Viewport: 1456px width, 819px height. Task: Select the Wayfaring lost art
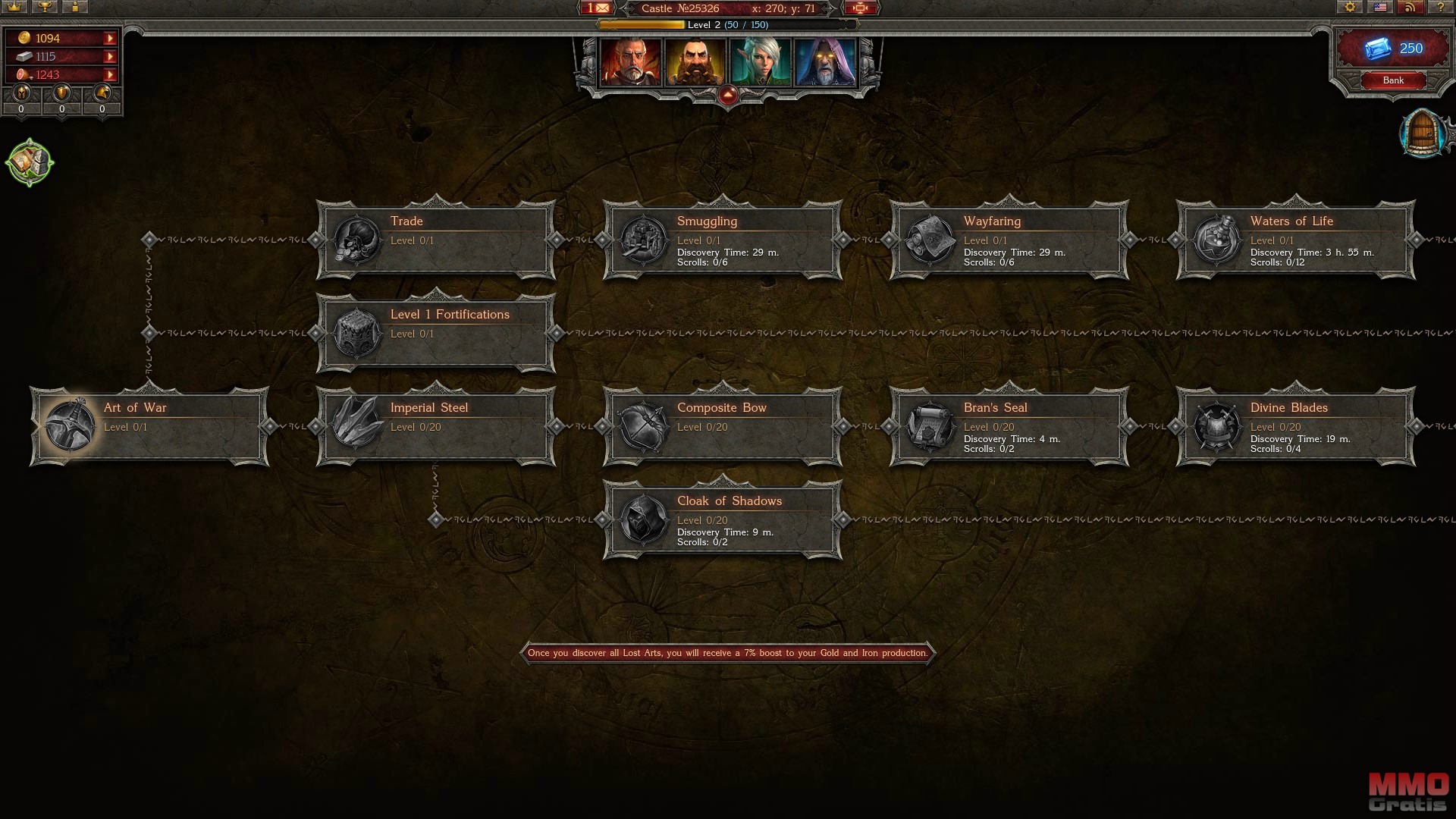point(1009,240)
